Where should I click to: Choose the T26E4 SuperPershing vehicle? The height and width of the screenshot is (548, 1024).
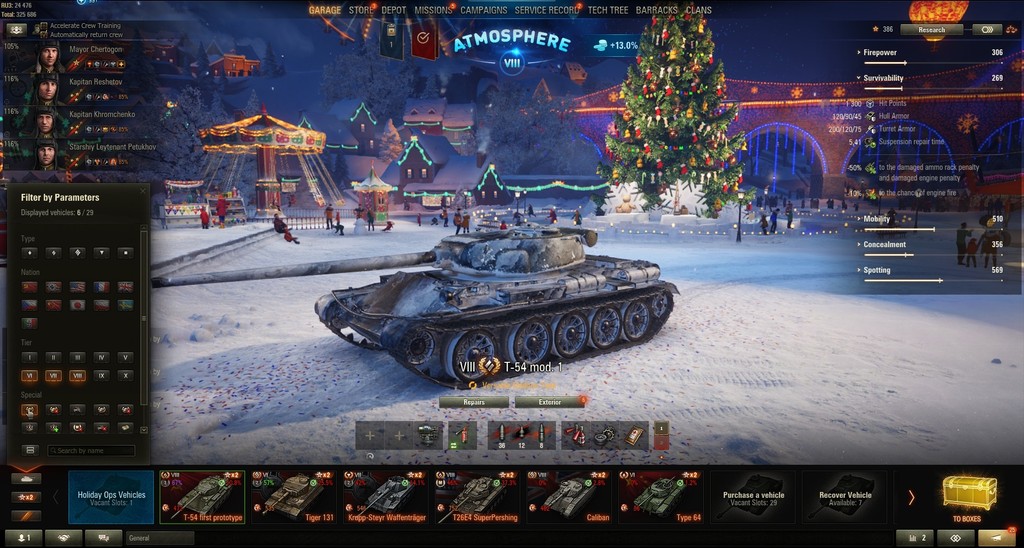(475, 497)
